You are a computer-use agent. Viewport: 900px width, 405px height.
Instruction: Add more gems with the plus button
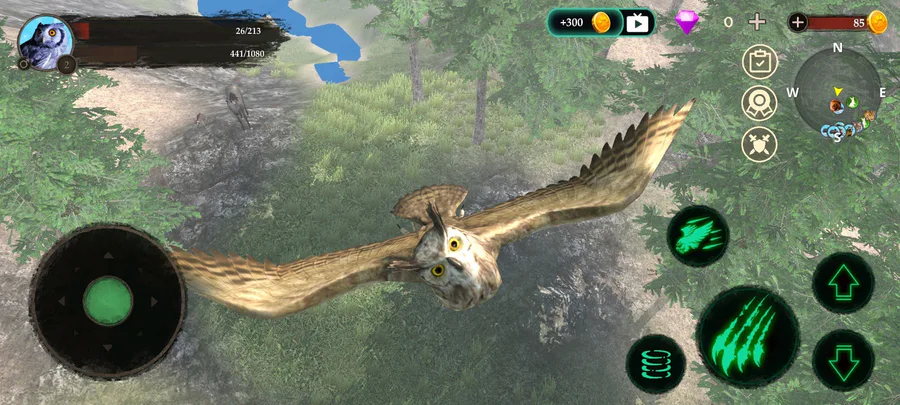point(757,22)
